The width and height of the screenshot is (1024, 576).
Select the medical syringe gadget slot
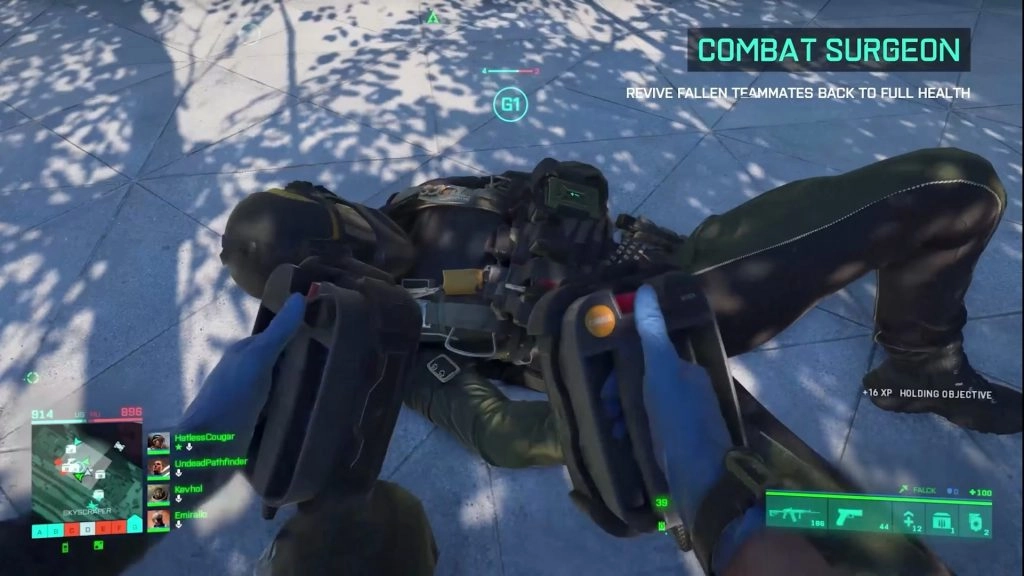(909, 517)
